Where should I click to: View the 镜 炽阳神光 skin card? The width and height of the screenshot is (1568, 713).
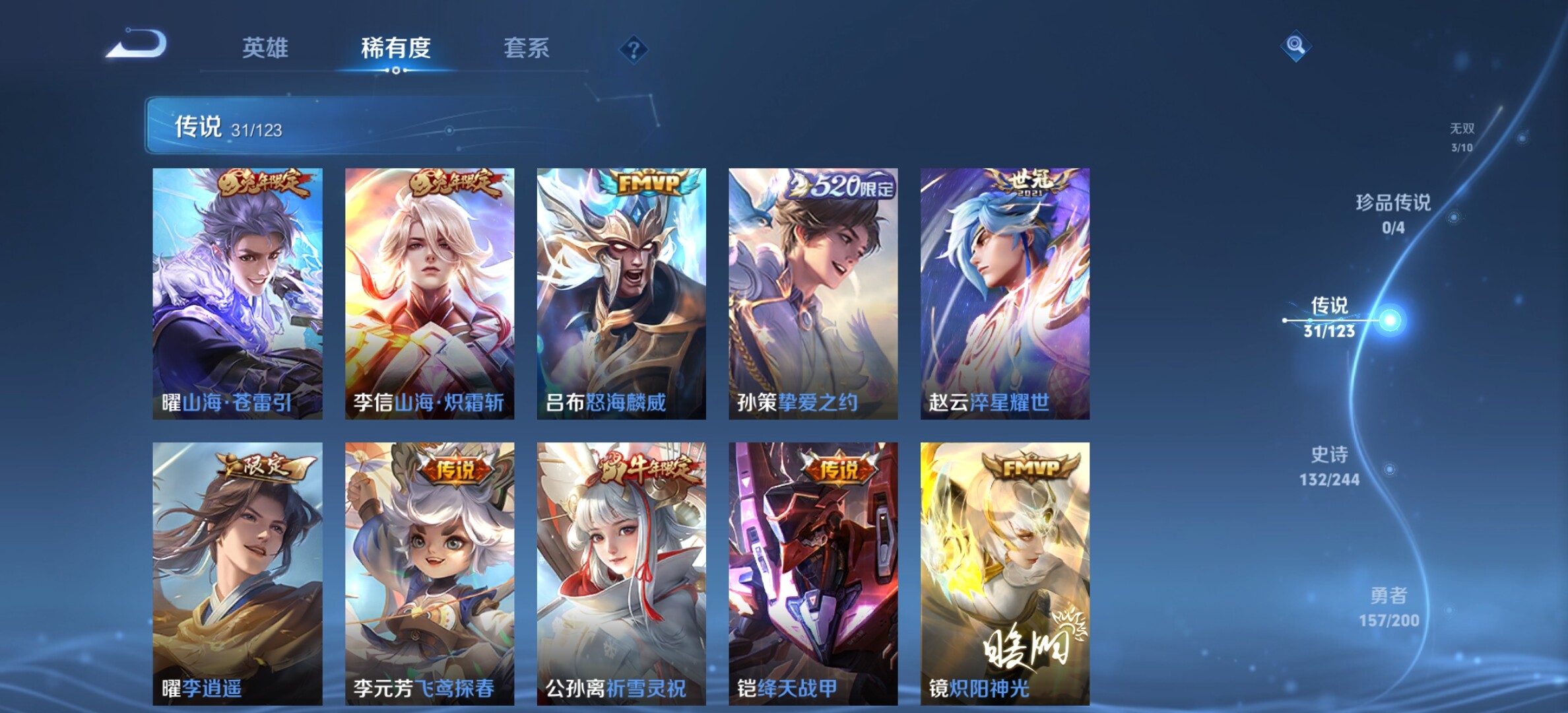[1005, 573]
